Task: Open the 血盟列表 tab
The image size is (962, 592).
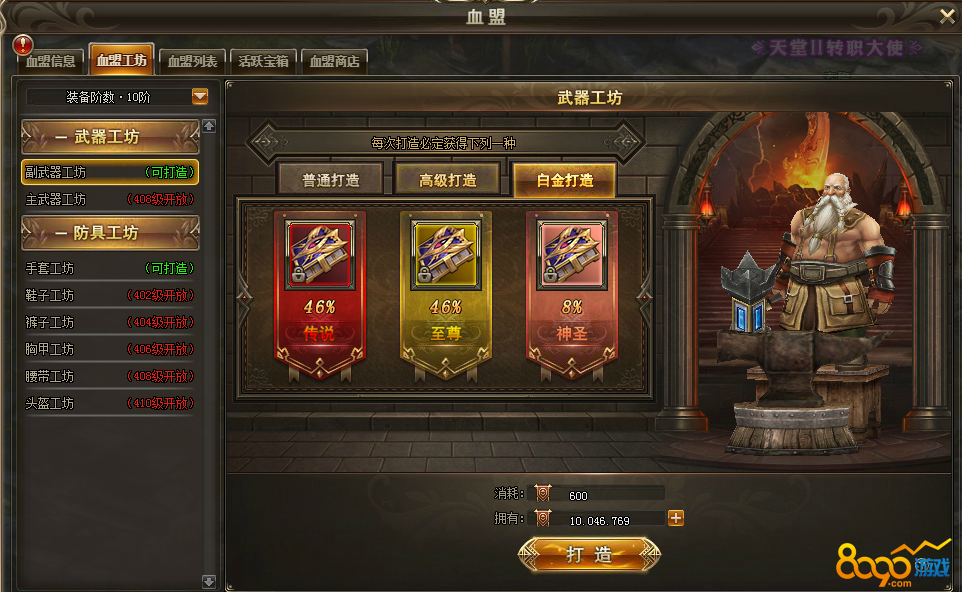Action: [192, 61]
